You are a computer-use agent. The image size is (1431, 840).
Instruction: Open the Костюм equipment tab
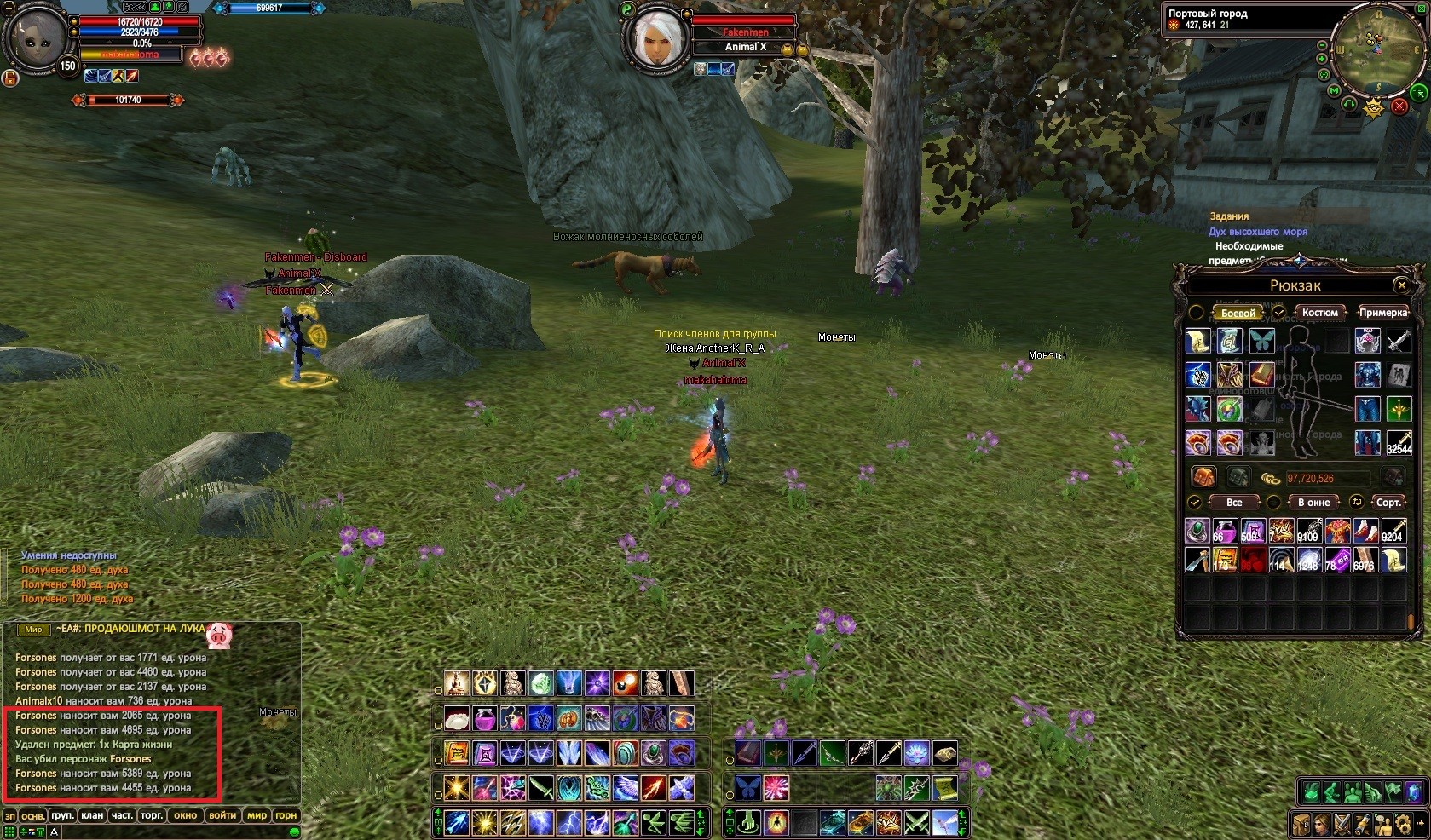tap(1319, 313)
